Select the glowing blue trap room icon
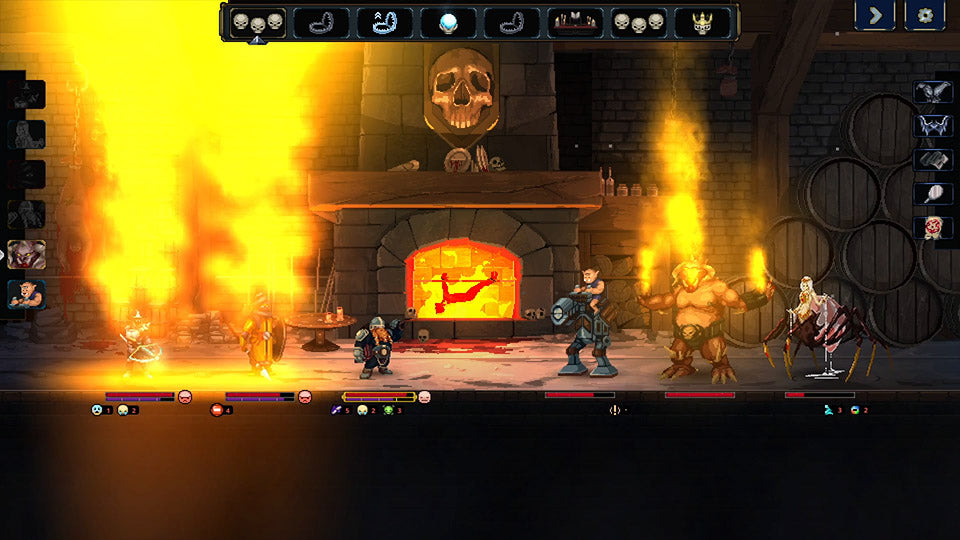 coord(385,22)
